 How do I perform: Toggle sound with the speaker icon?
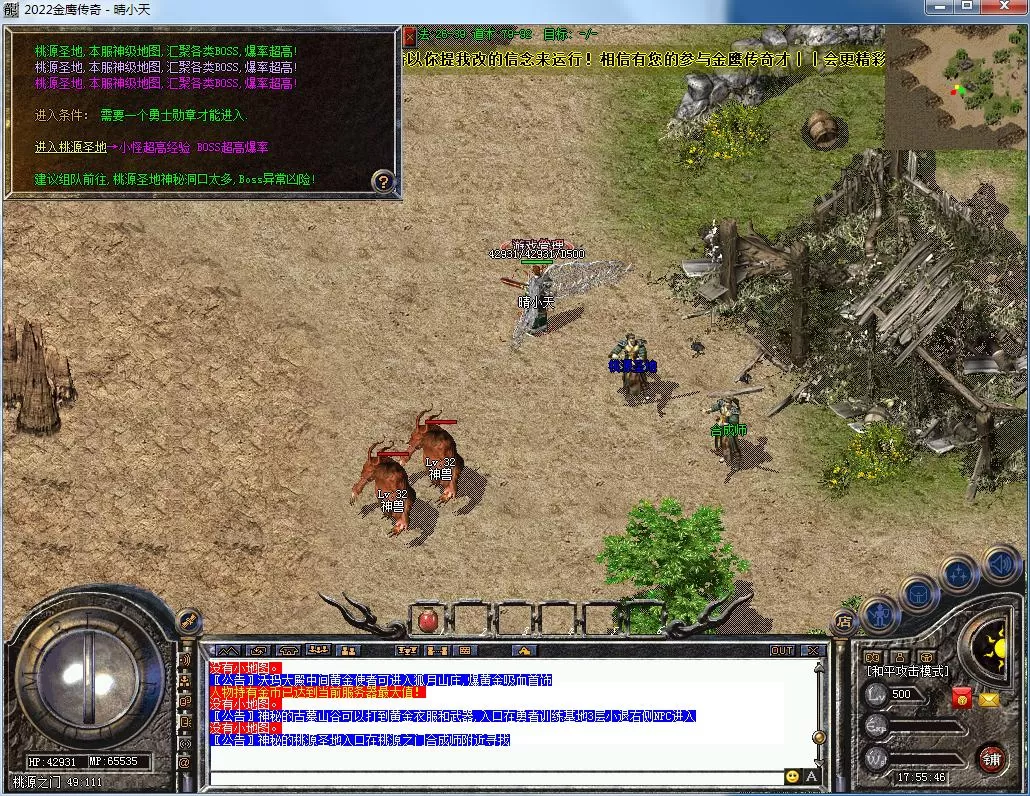[x=999, y=563]
